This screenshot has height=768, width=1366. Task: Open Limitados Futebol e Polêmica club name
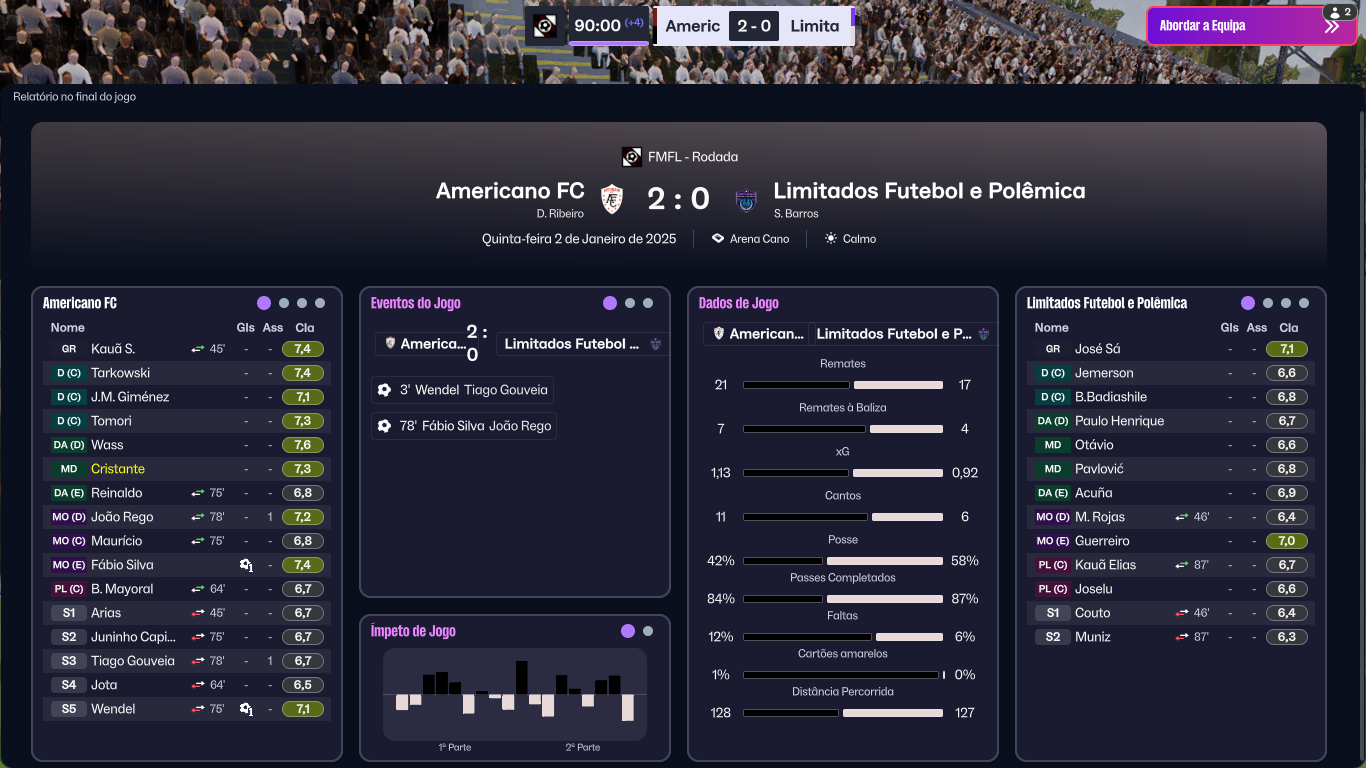click(929, 191)
